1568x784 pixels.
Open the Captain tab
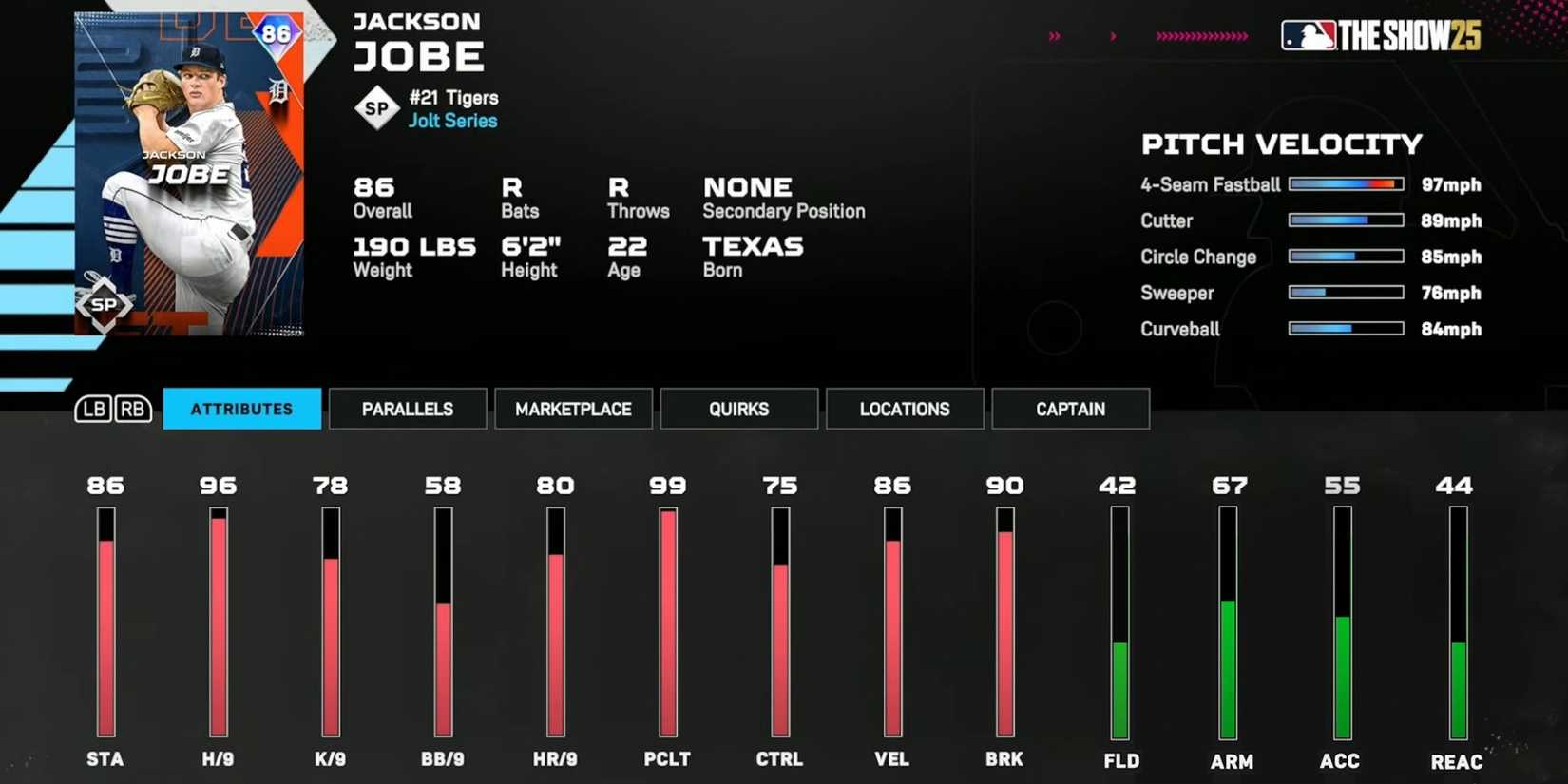point(1070,409)
